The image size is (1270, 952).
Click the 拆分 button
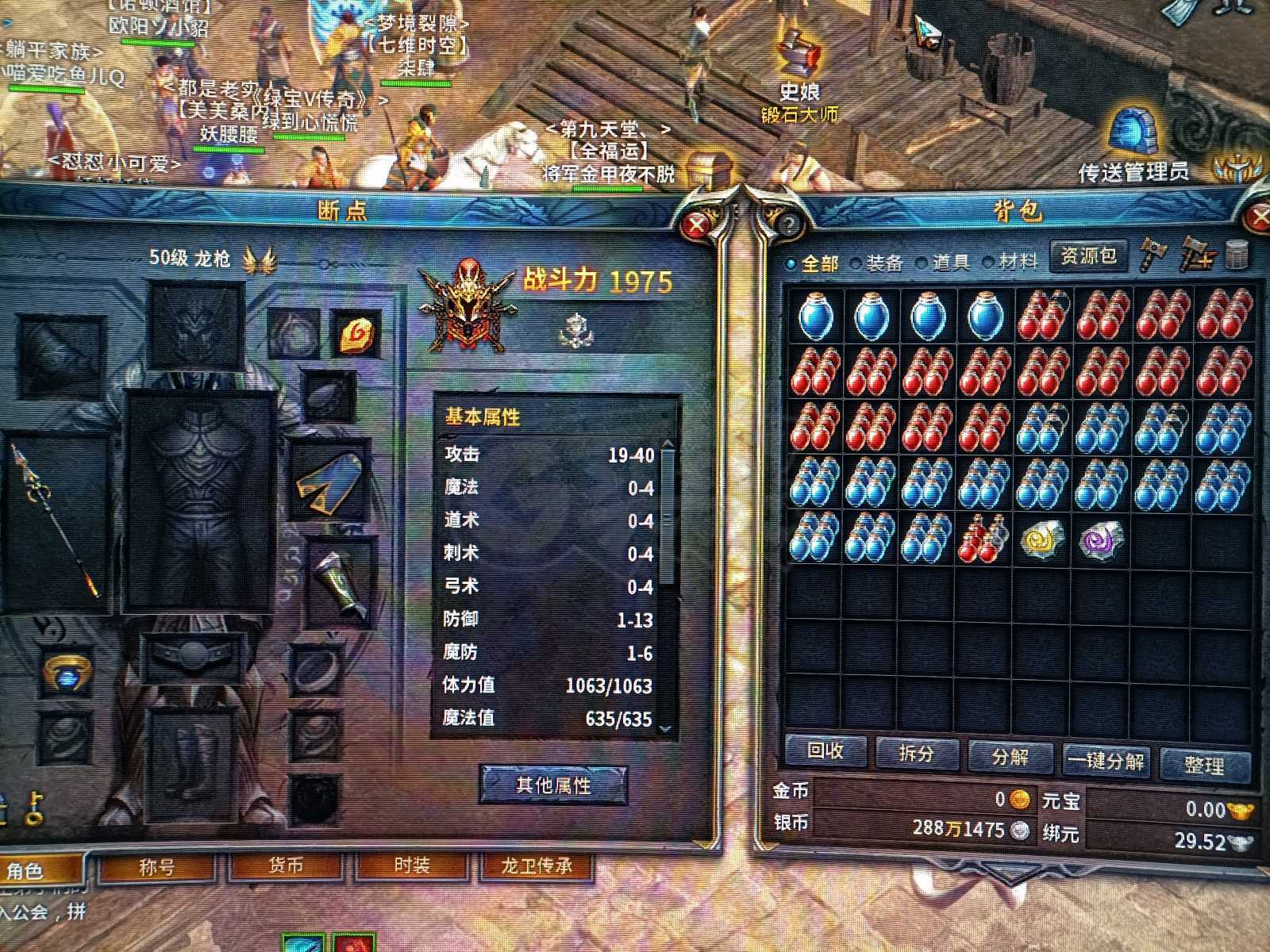pyautogui.click(x=916, y=754)
